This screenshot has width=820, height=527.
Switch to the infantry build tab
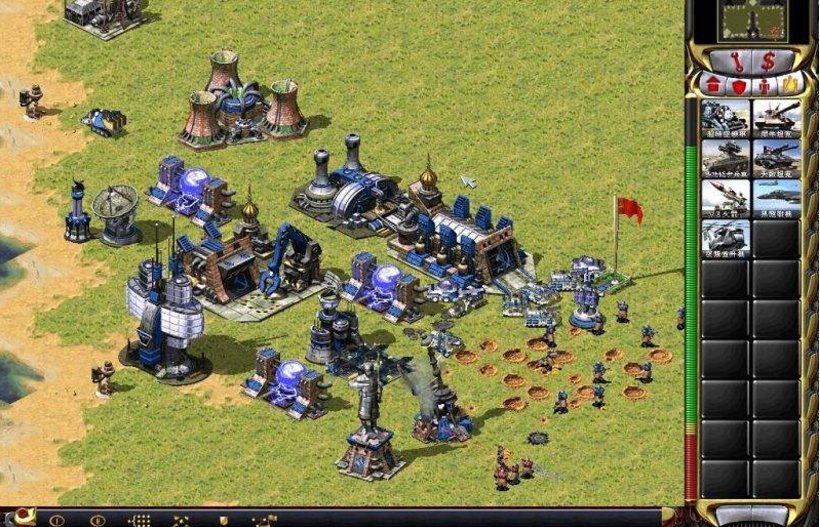click(x=766, y=85)
